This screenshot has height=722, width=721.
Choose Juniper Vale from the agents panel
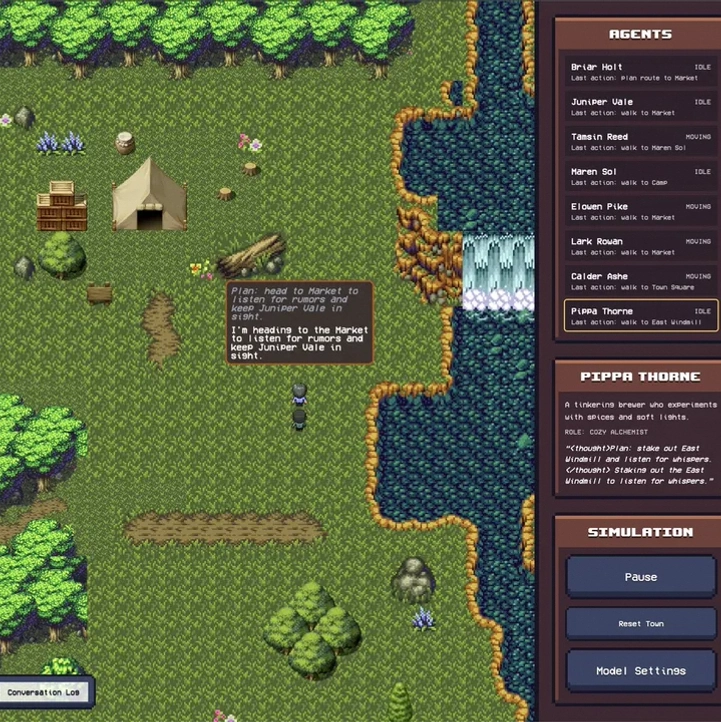[640, 107]
